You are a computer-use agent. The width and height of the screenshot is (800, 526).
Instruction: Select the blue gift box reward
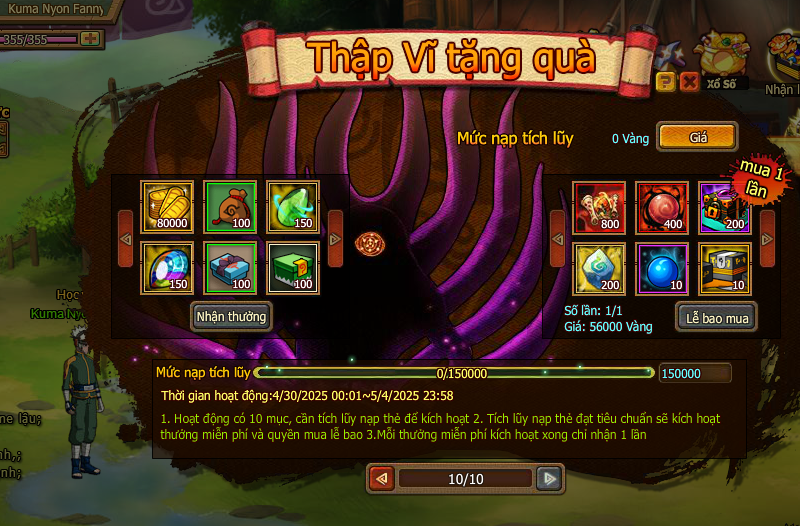click(230, 268)
